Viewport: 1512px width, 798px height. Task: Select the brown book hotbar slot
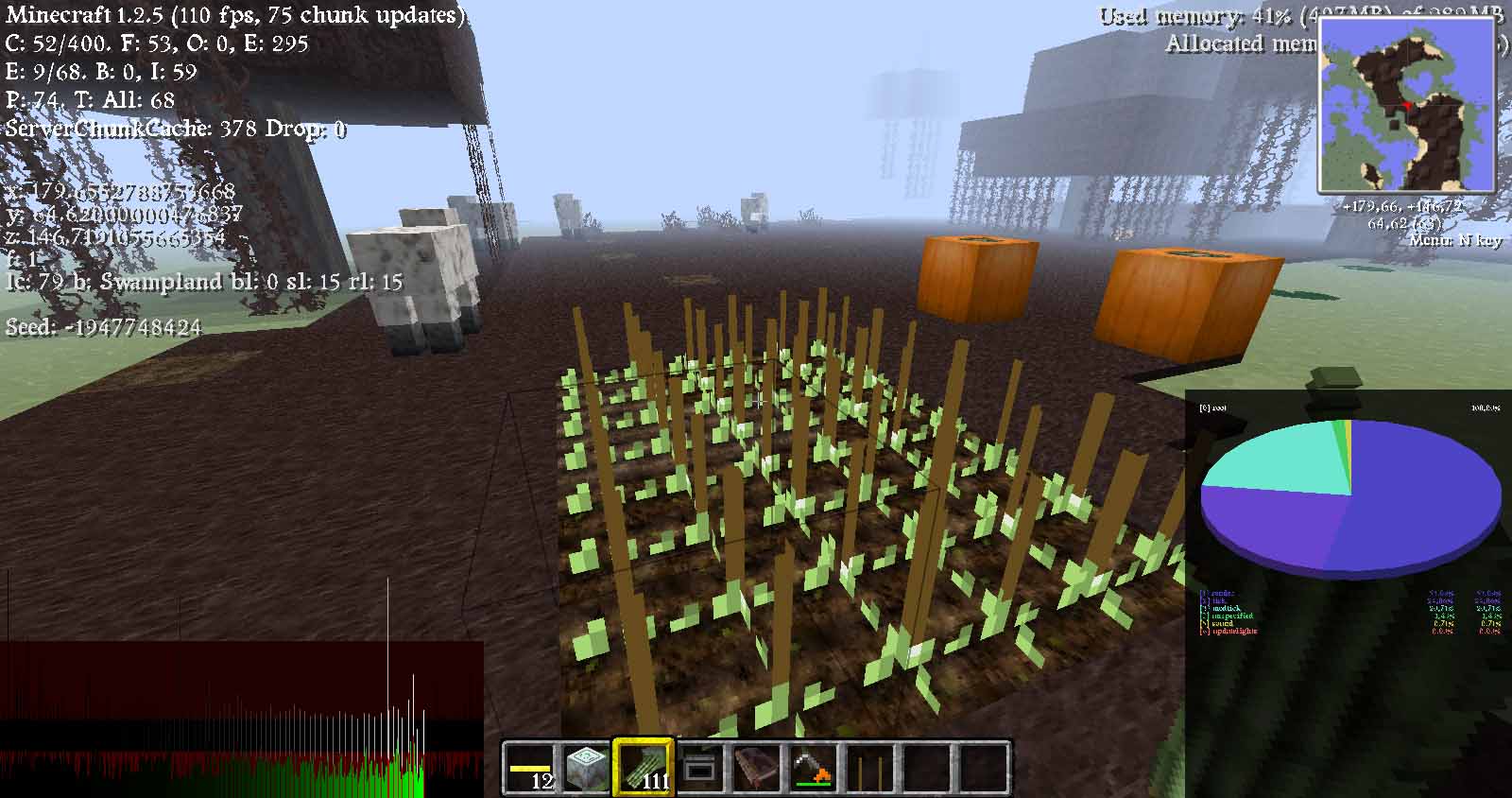757,767
